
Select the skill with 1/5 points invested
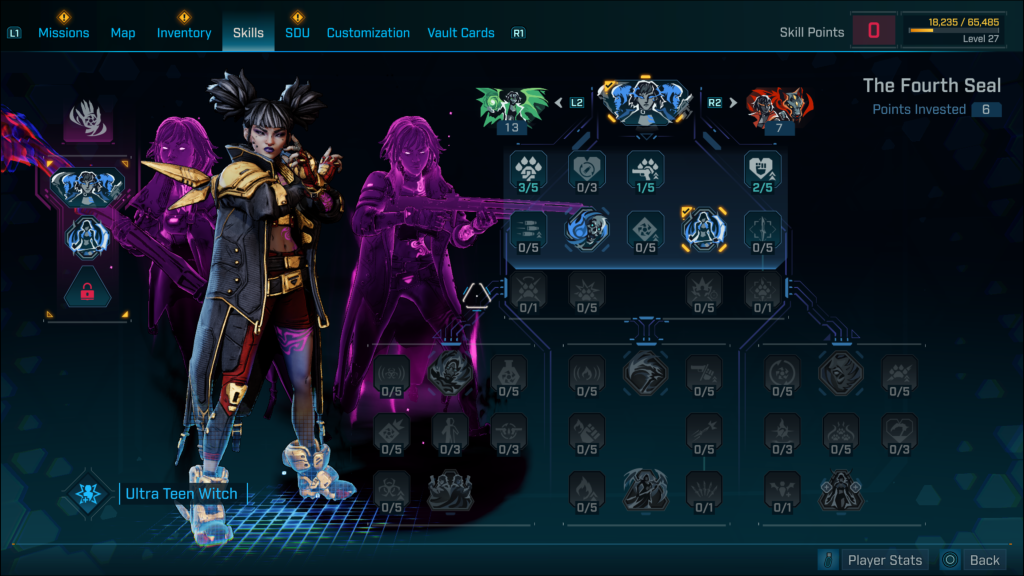click(645, 172)
